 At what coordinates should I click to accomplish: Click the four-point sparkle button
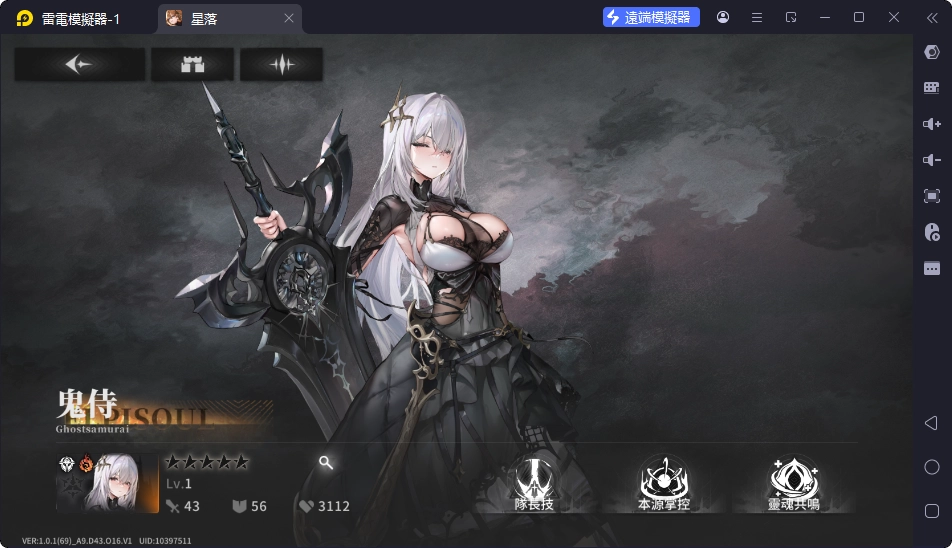click(x=281, y=65)
